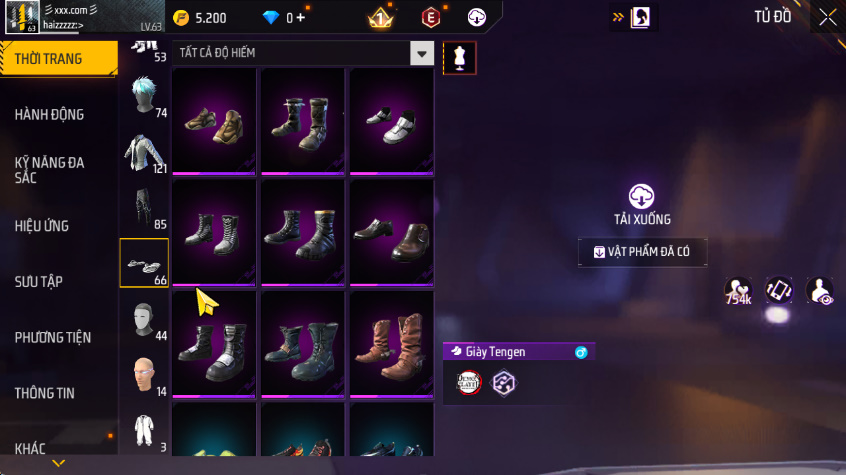Pick the pants category showing 85
846x475 pixels.
144,208
